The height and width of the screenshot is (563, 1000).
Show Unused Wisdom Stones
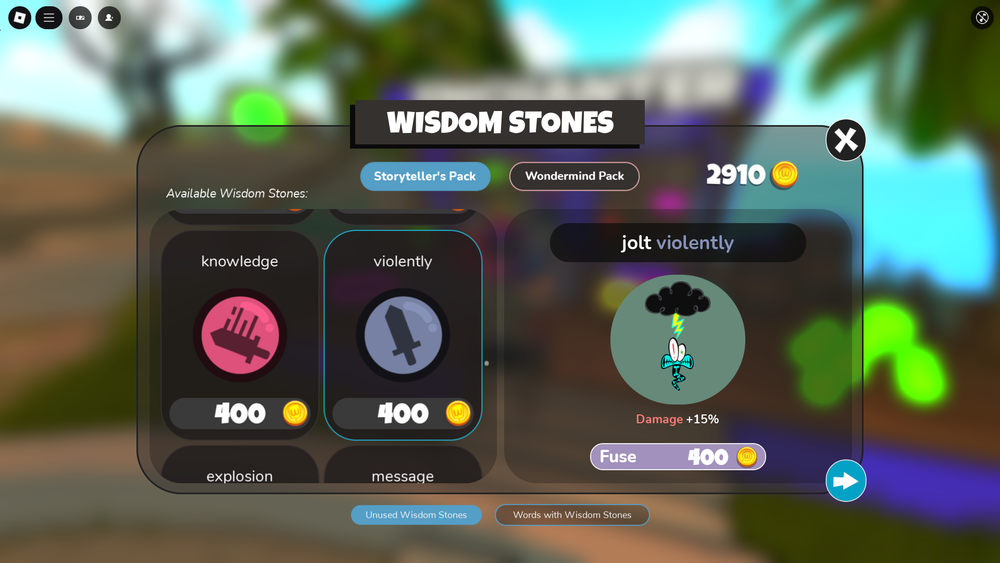pos(416,515)
